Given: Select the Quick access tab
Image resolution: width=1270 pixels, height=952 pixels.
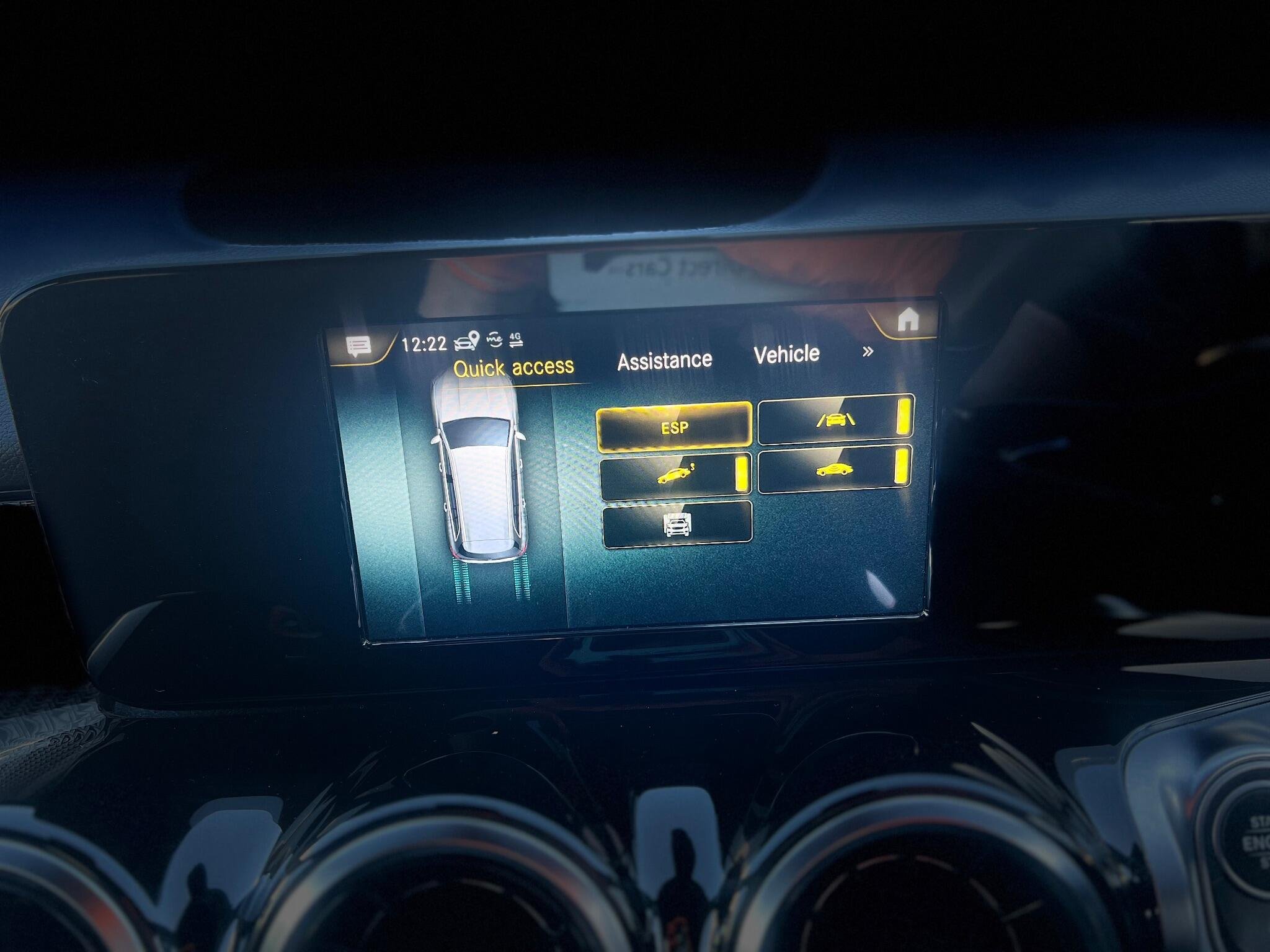Looking at the screenshot, I should 513,367.
